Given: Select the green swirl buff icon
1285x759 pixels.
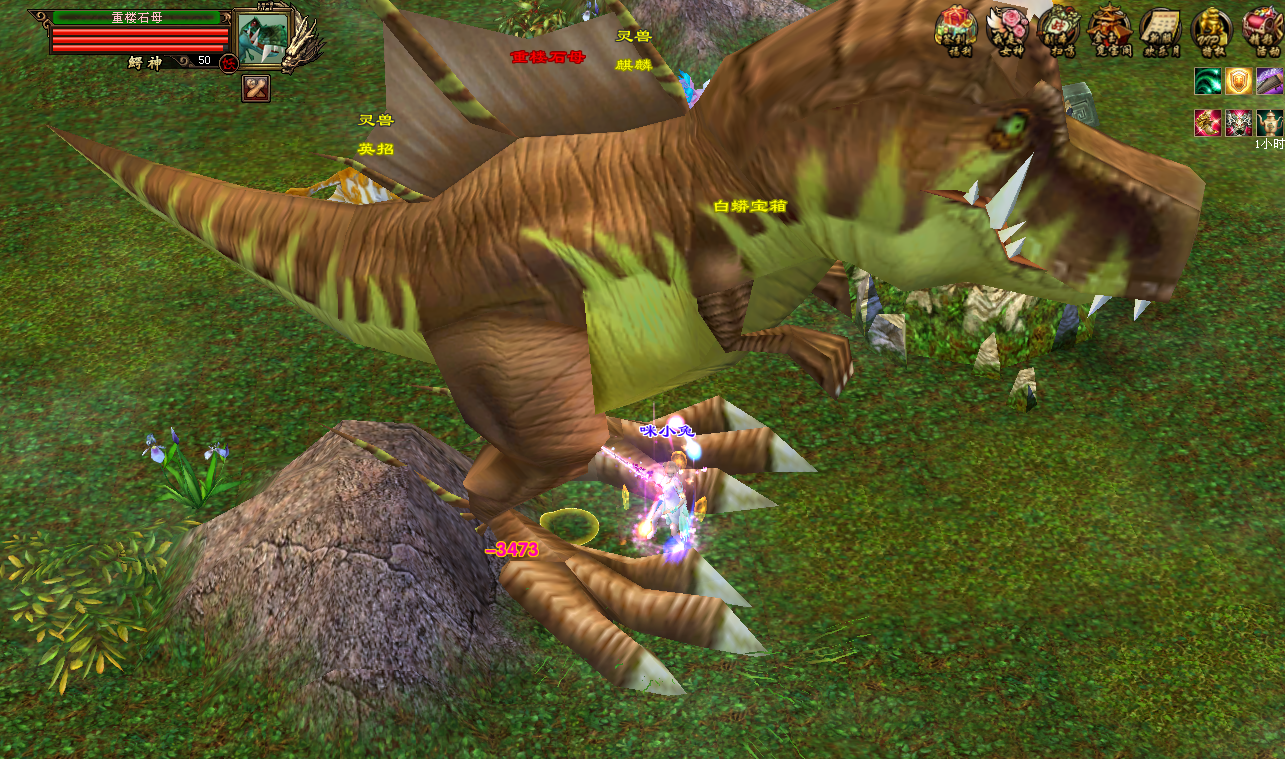Looking at the screenshot, I should click(1207, 81).
